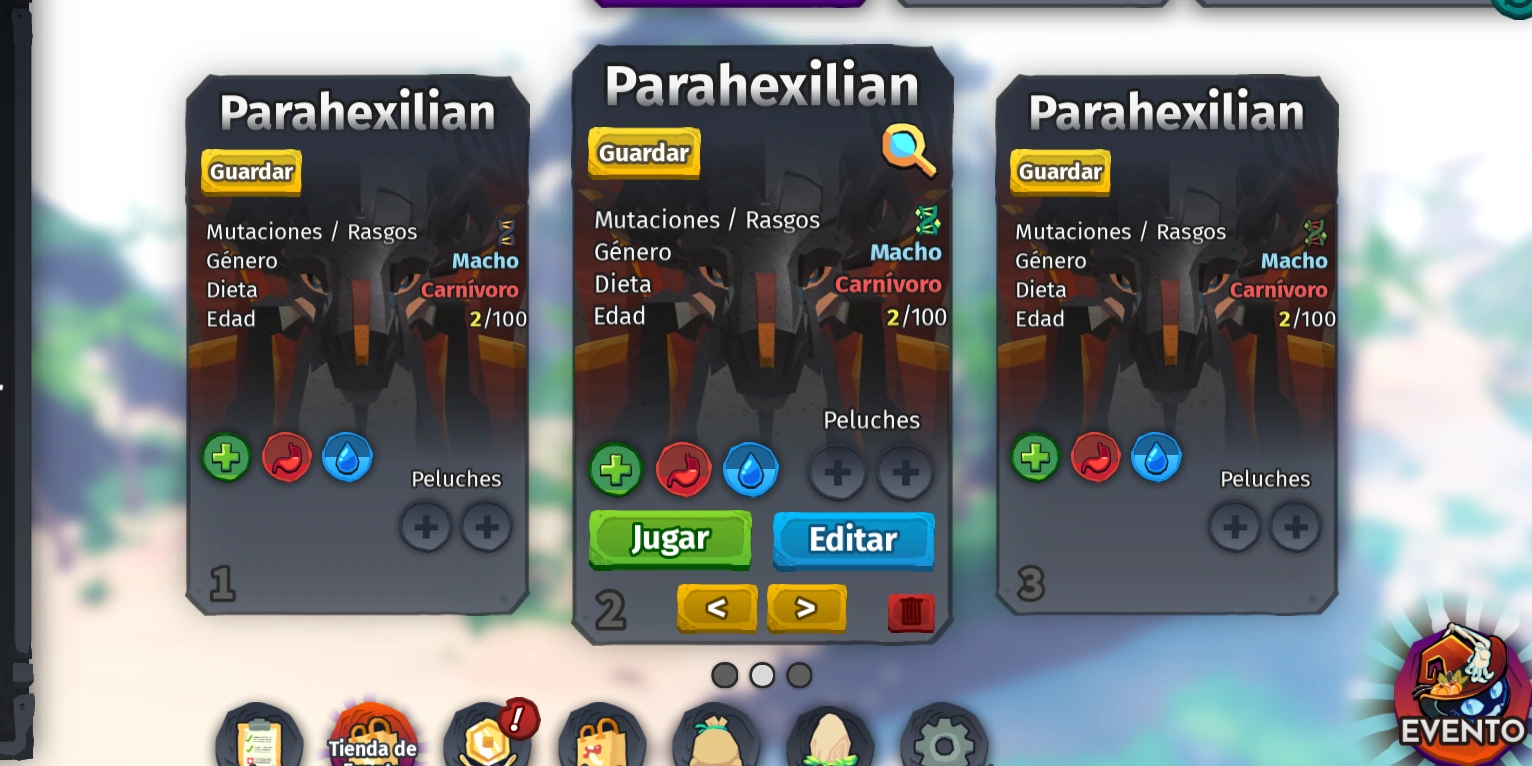
Task: Select the first carousel page dot
Action: [724, 675]
